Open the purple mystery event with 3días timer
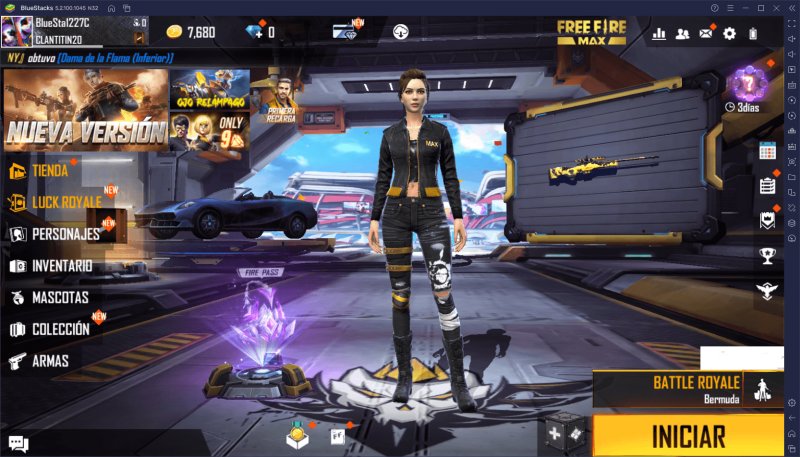This screenshot has height=457, width=800. pos(746,86)
